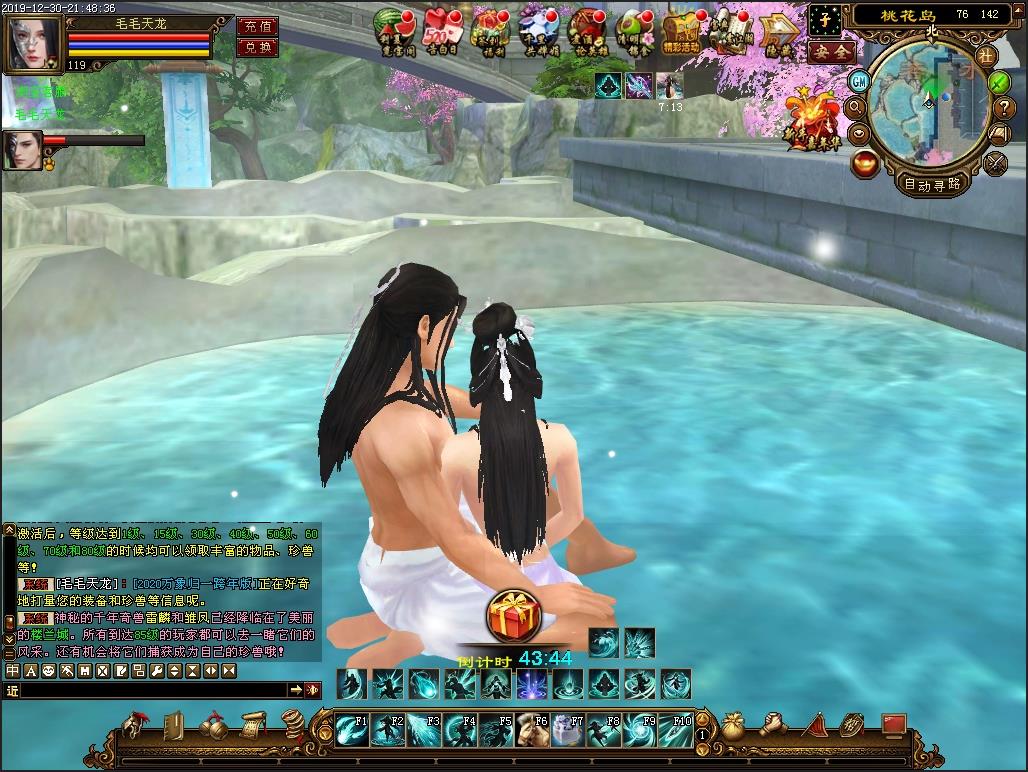Open the helmet character icon in bottom bar
The width and height of the screenshot is (1028, 772).
coord(135,725)
